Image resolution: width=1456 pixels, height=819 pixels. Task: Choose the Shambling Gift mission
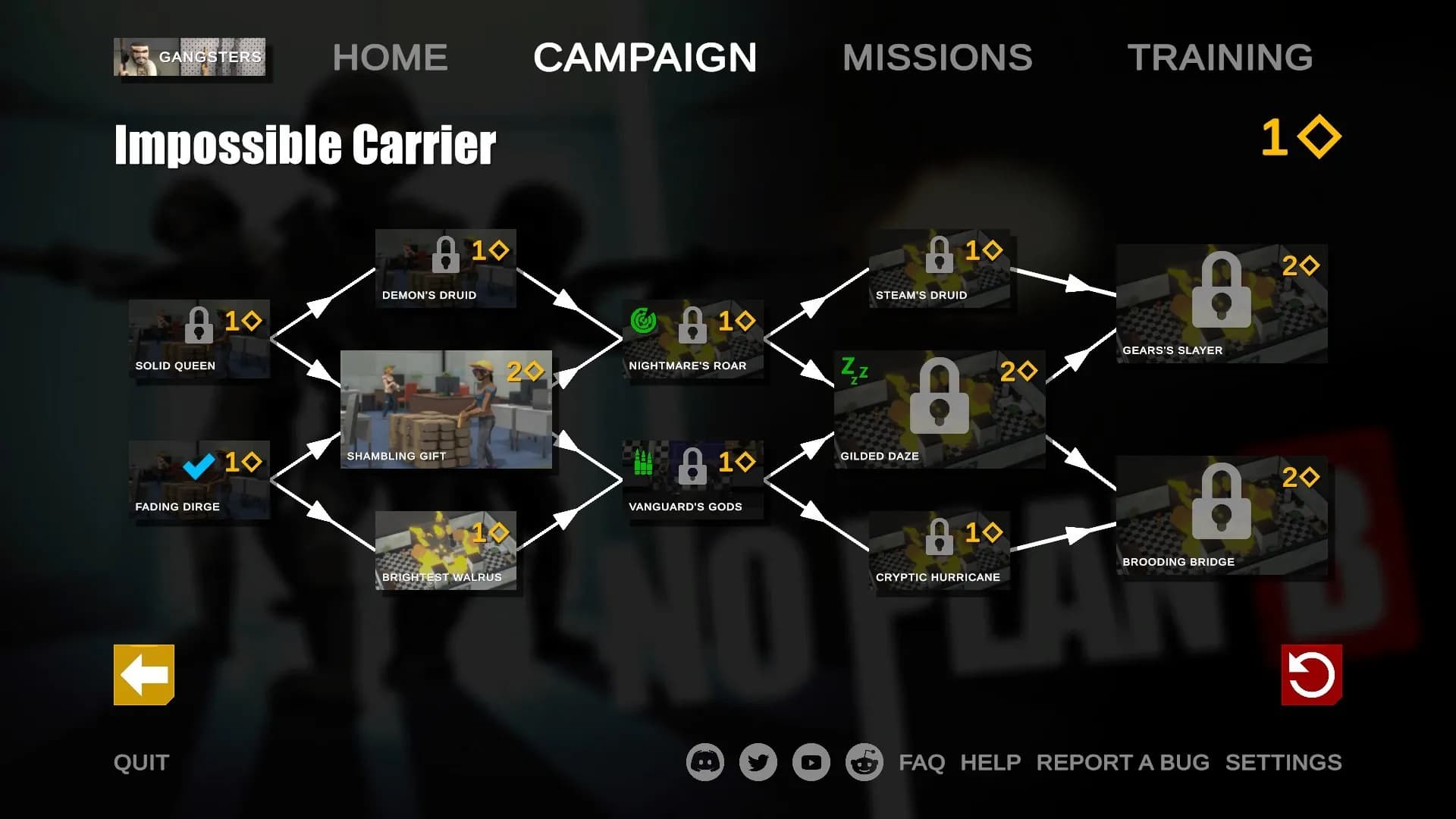click(x=446, y=409)
